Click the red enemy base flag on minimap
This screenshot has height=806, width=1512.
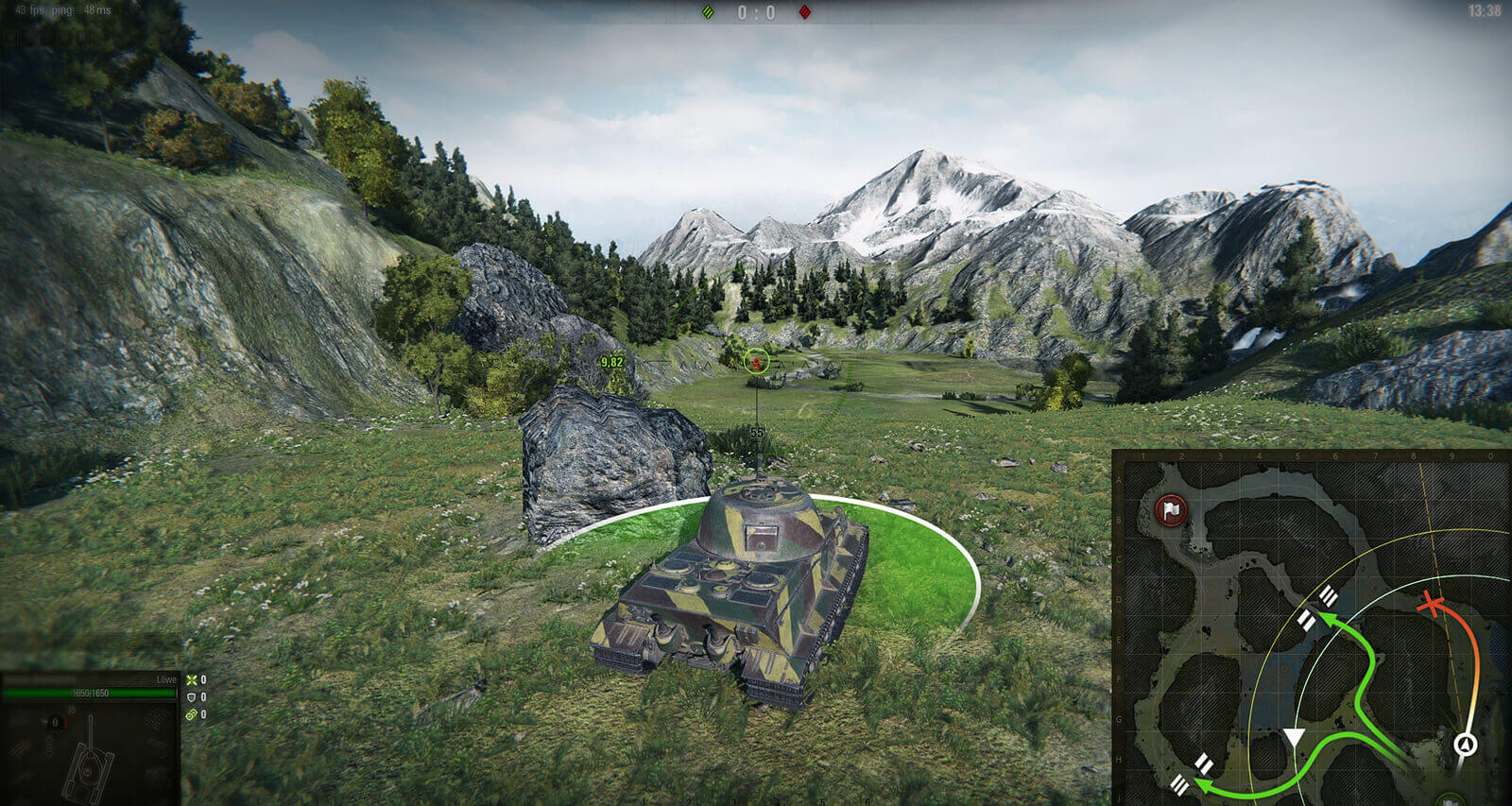coord(1172,511)
